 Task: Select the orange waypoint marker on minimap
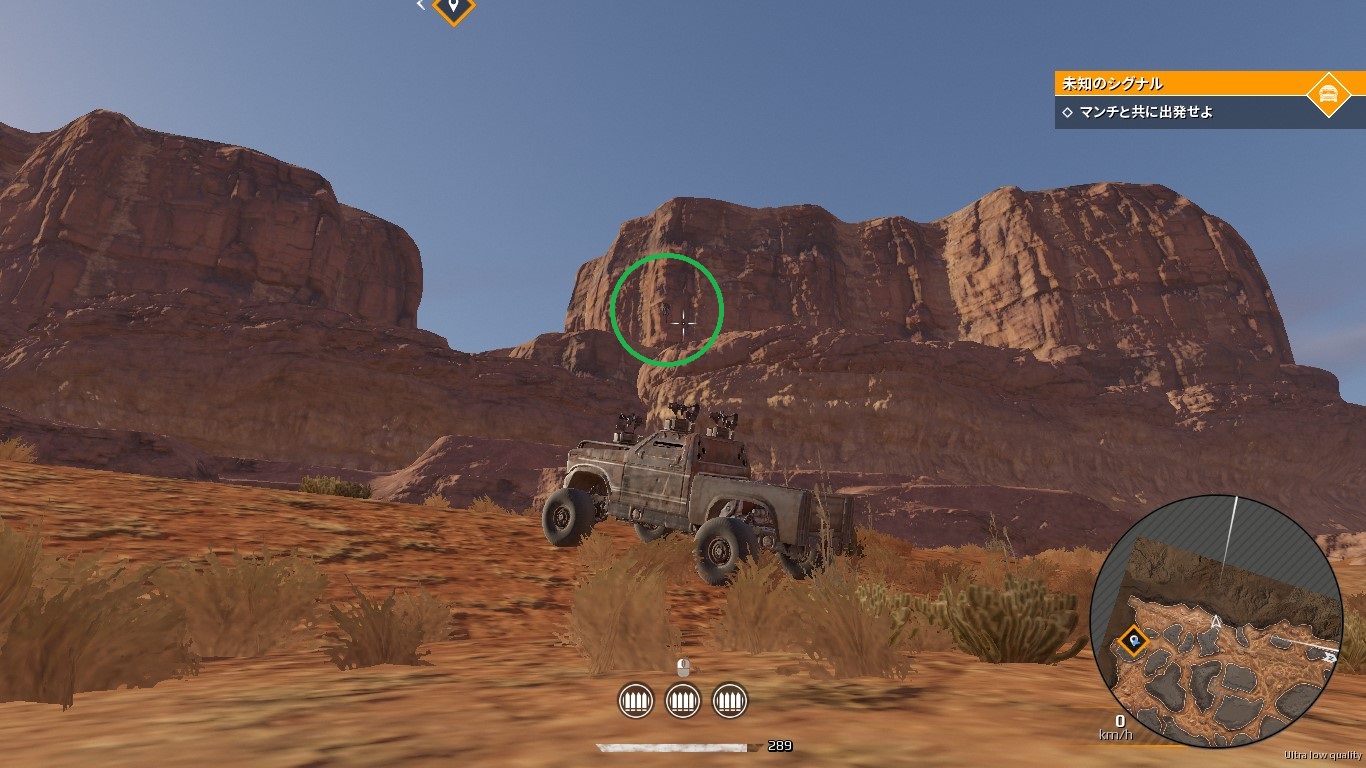(1132, 639)
